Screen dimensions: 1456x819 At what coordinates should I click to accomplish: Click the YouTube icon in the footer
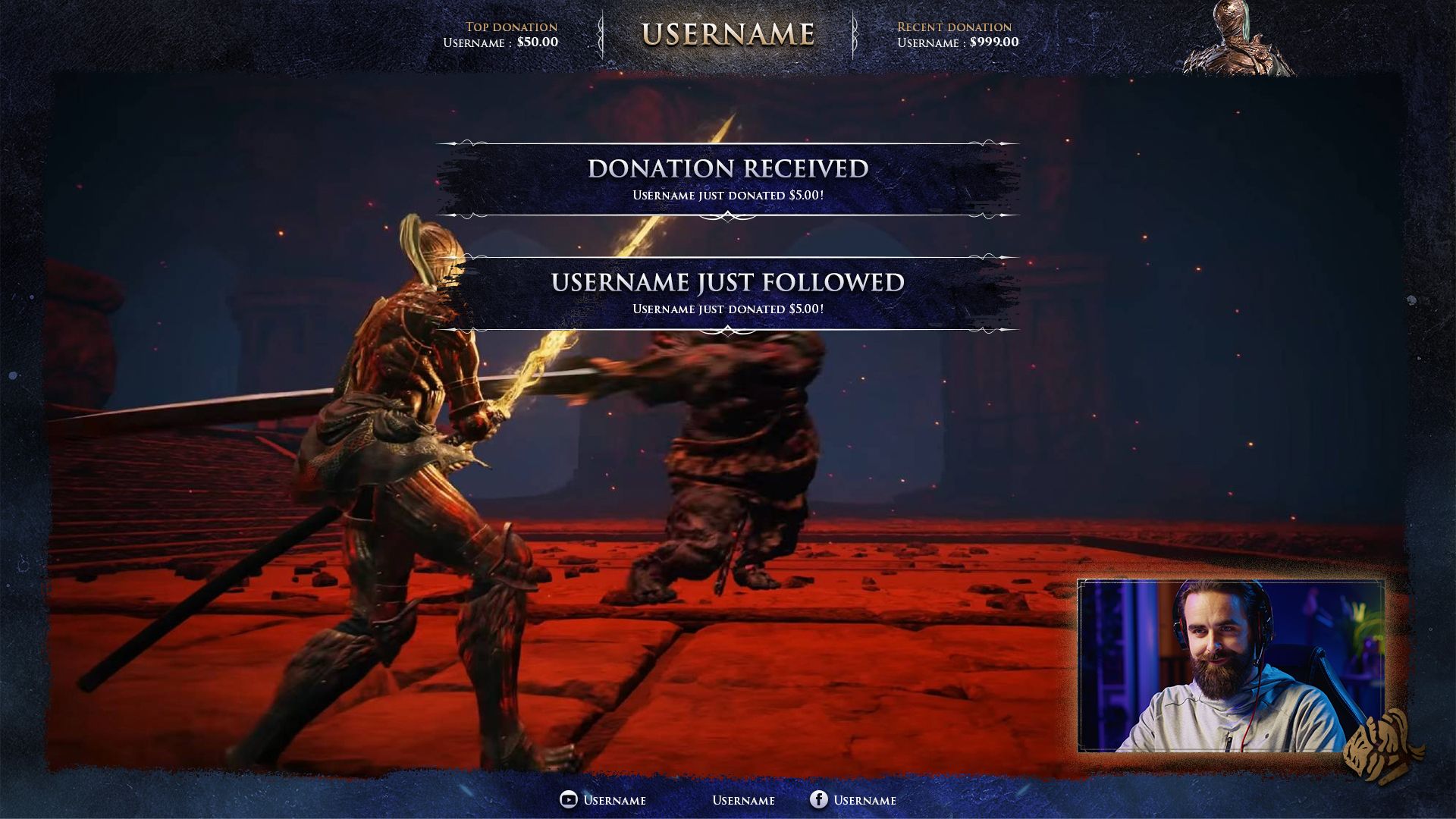coord(567,800)
